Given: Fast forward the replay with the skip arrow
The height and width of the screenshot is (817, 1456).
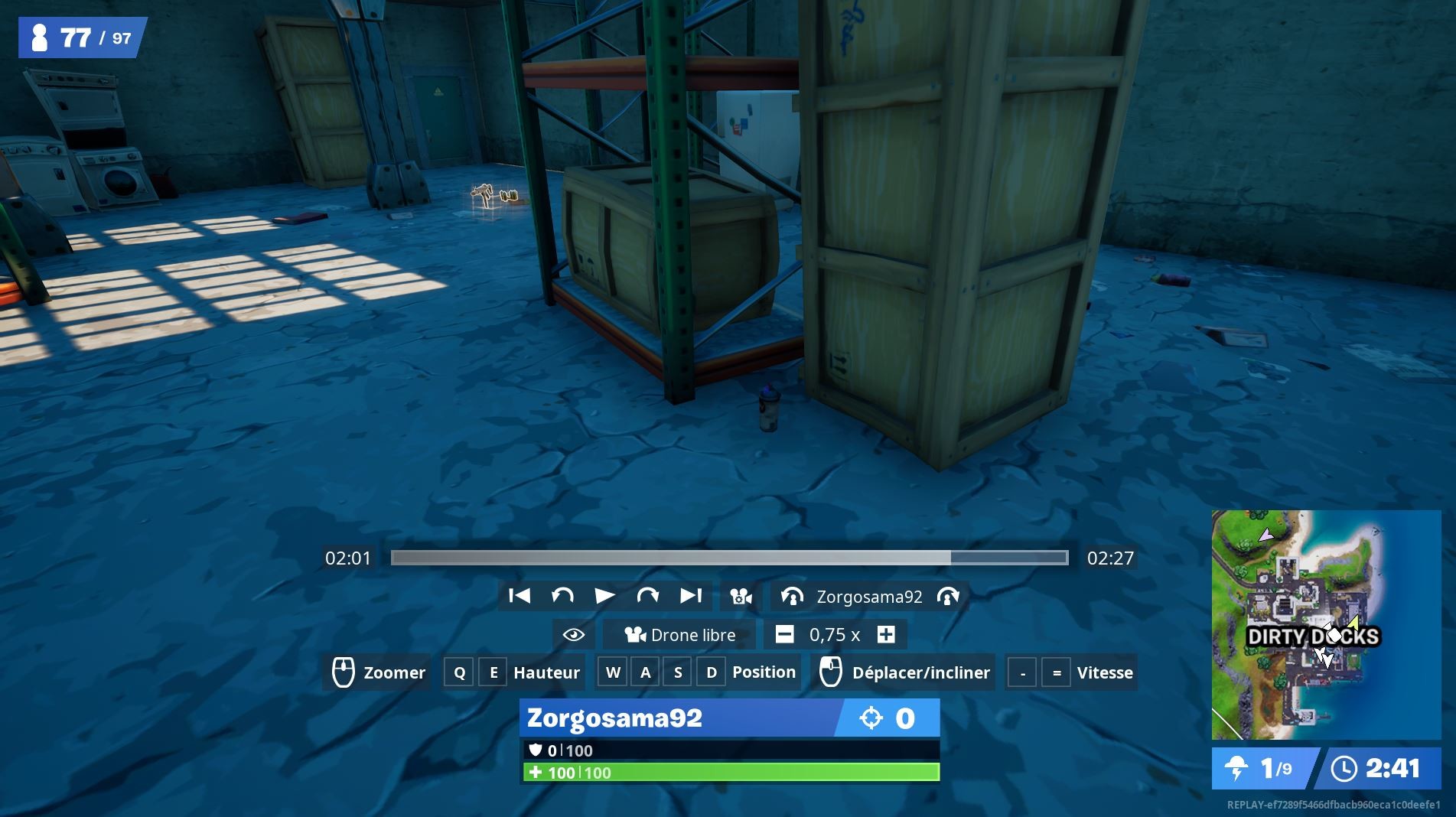Looking at the screenshot, I should (647, 596).
